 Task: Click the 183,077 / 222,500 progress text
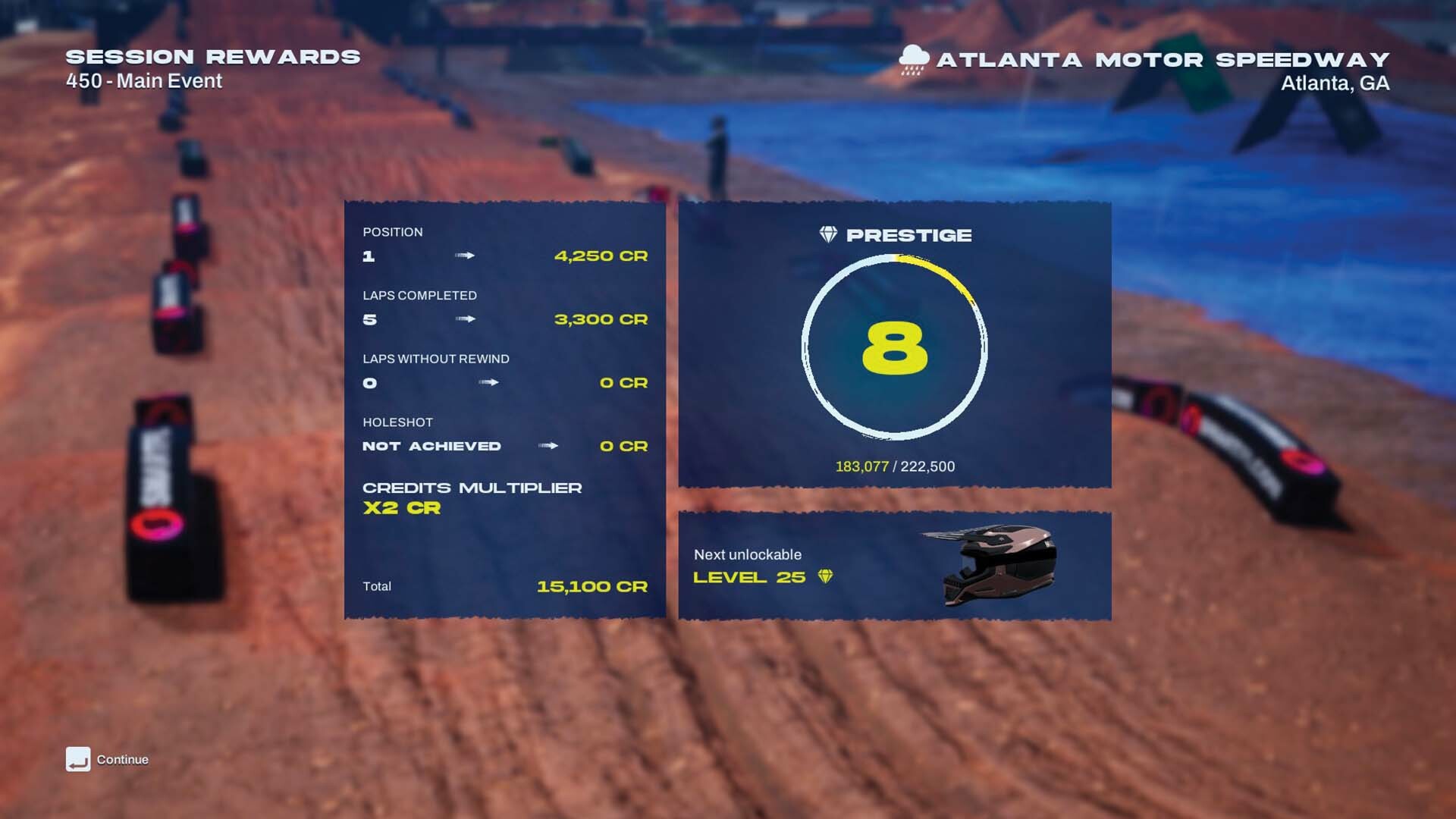coord(895,466)
